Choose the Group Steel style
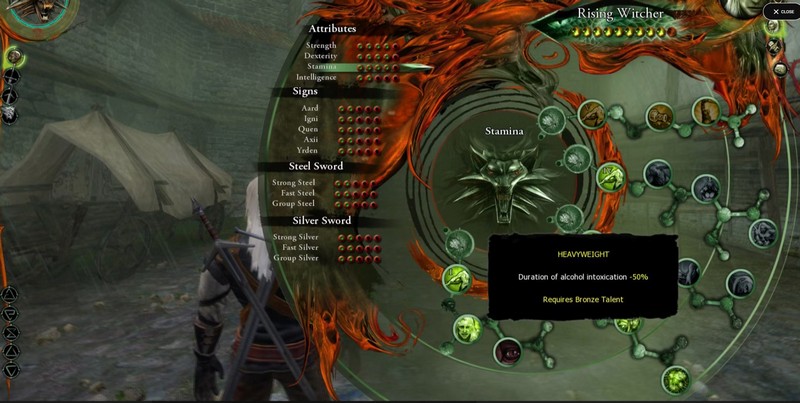Viewport: 800px width, 403px height. [x=295, y=203]
